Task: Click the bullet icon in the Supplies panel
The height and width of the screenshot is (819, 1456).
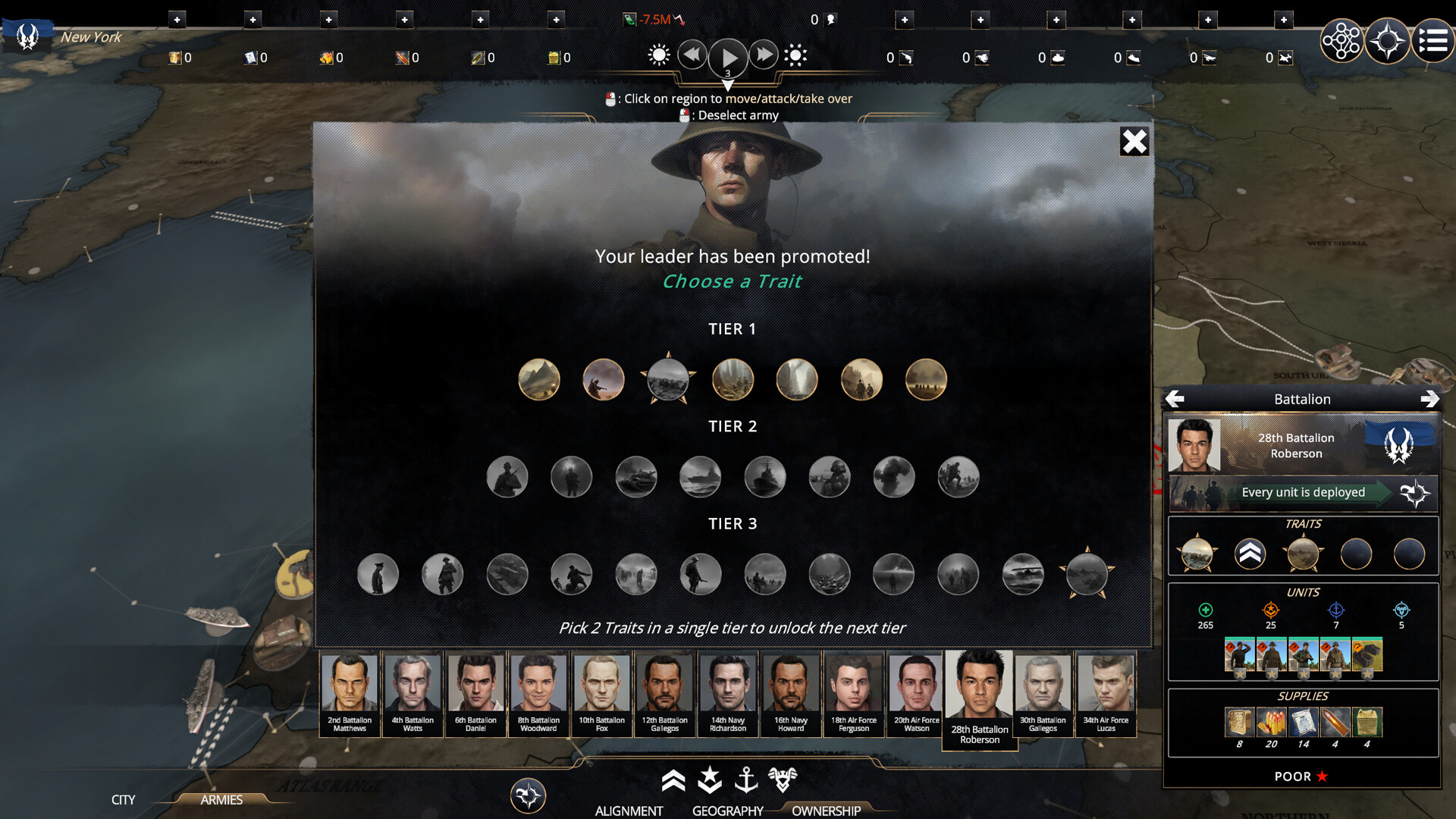Action: (x=1335, y=722)
